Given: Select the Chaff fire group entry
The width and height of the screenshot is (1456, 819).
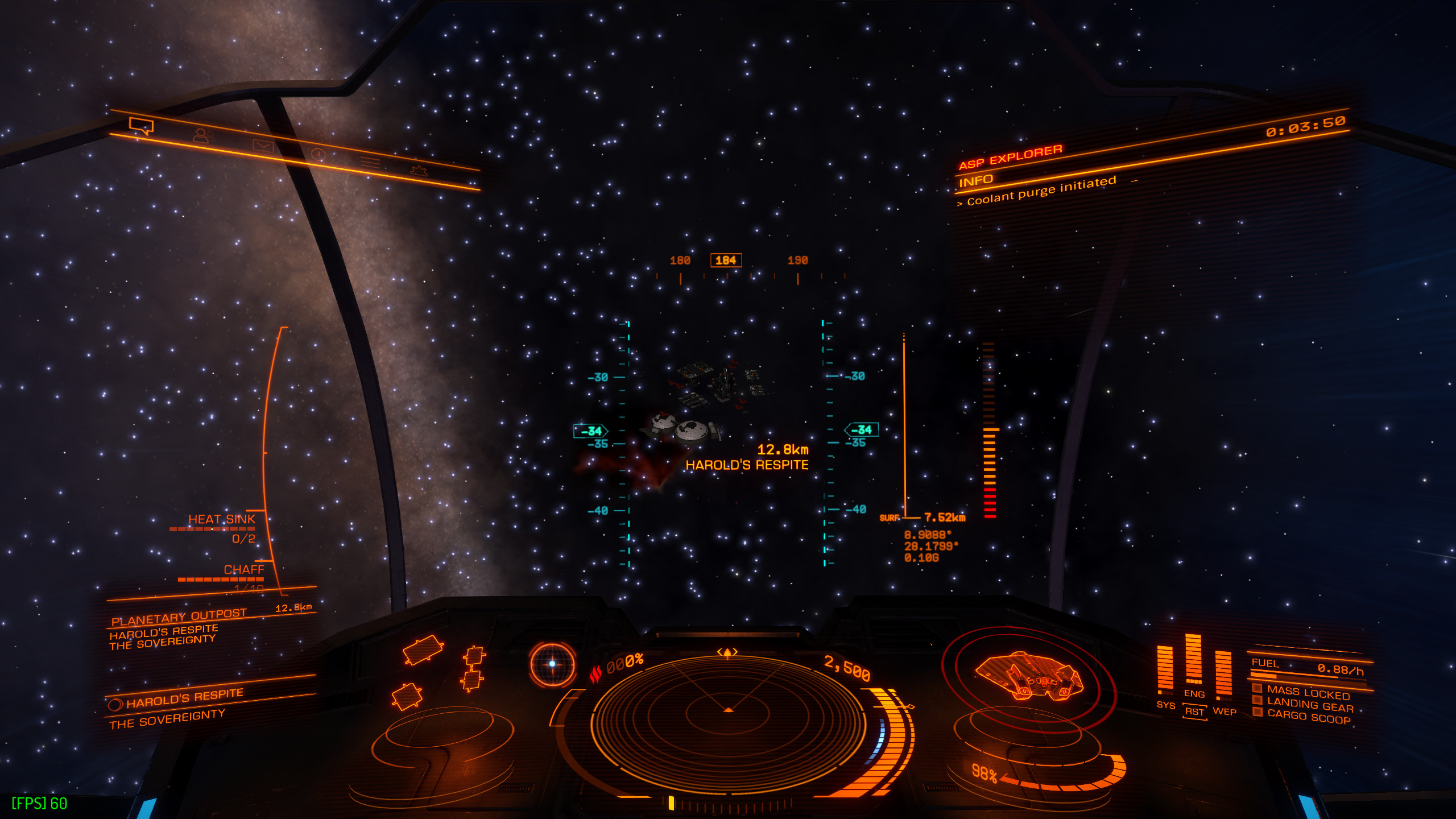Looking at the screenshot, I should [x=243, y=569].
